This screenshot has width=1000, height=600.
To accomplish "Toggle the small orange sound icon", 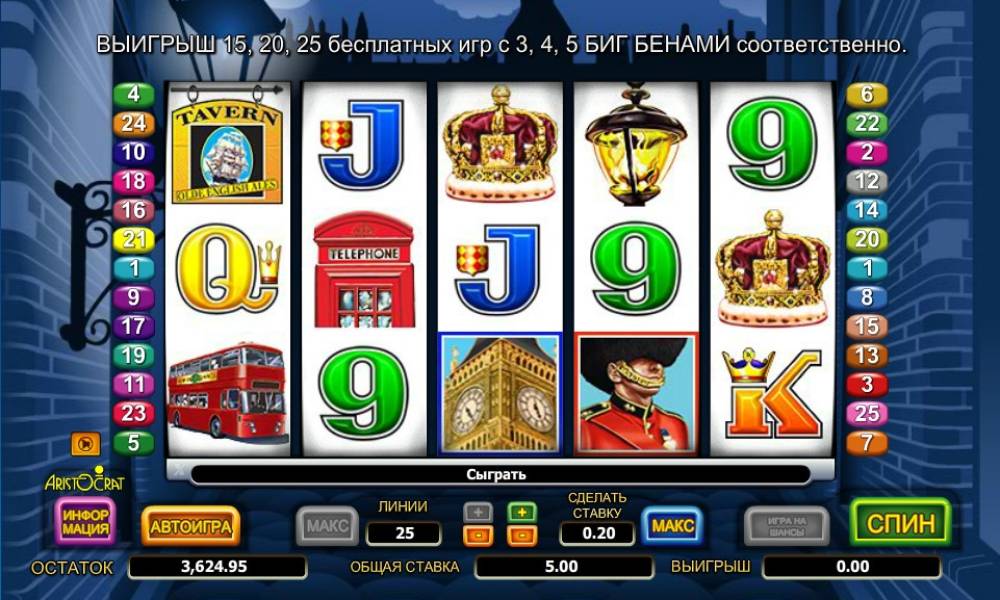I will point(83,442).
